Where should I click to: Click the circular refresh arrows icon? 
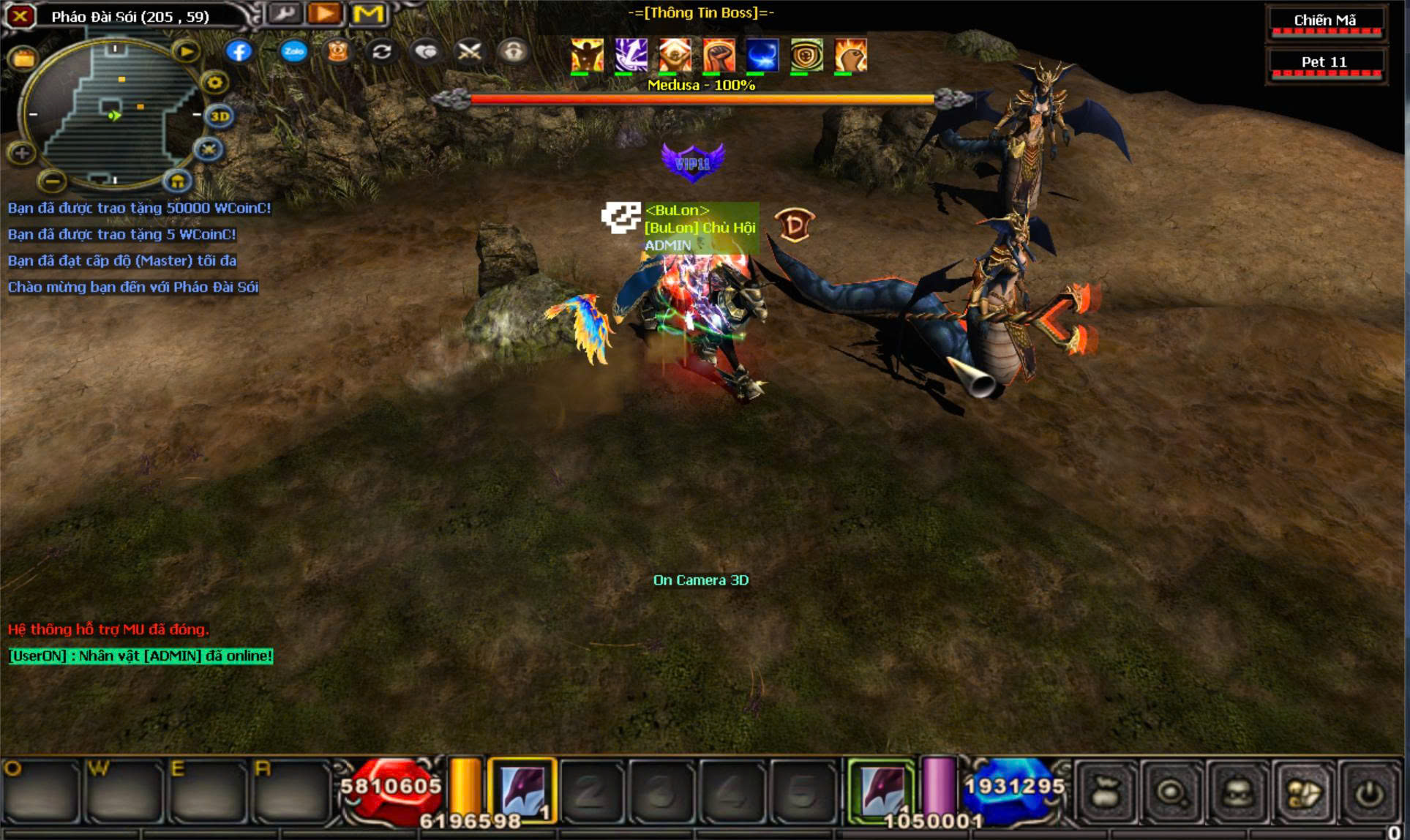click(381, 51)
